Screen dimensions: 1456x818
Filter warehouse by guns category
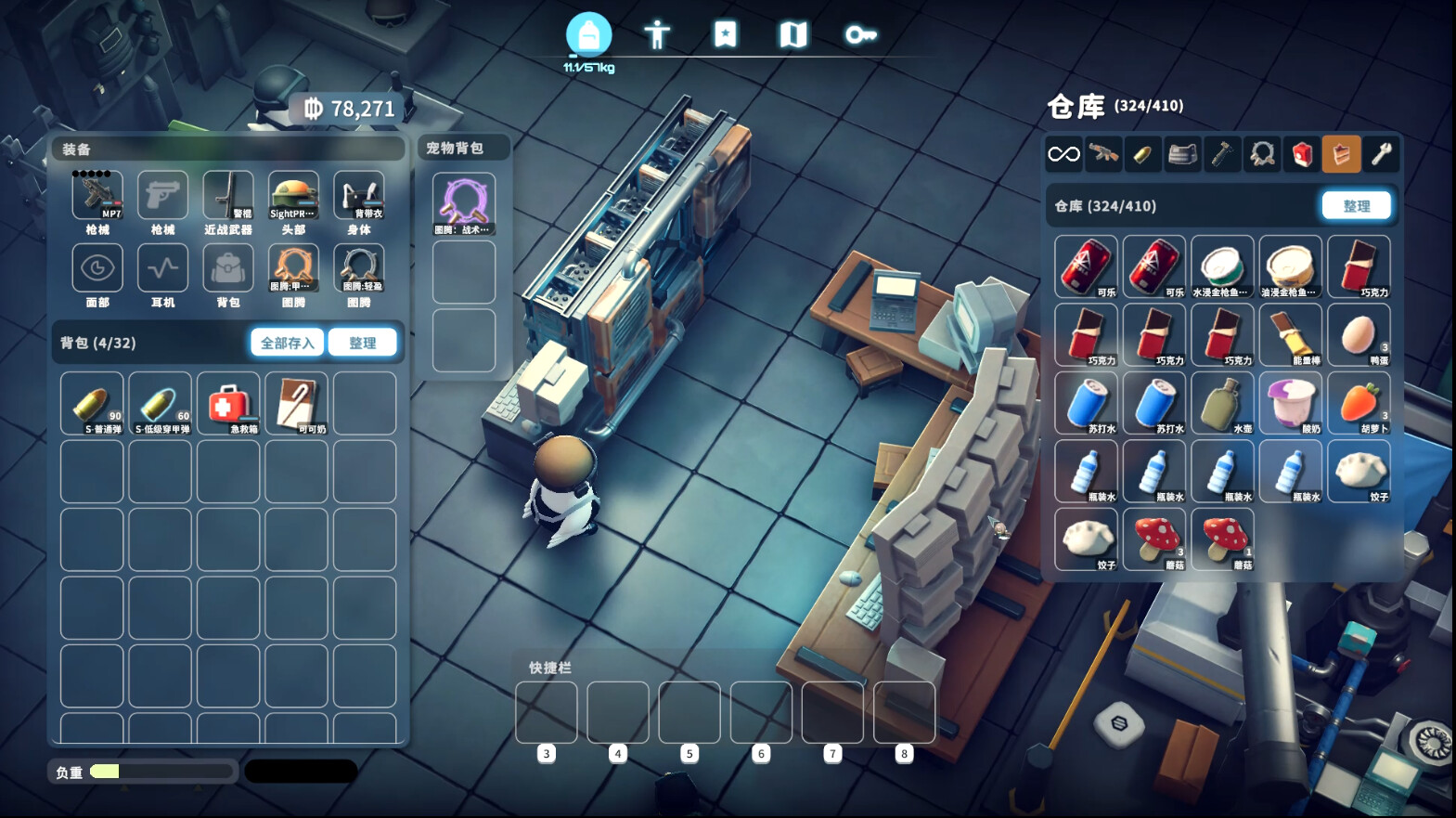click(1103, 154)
